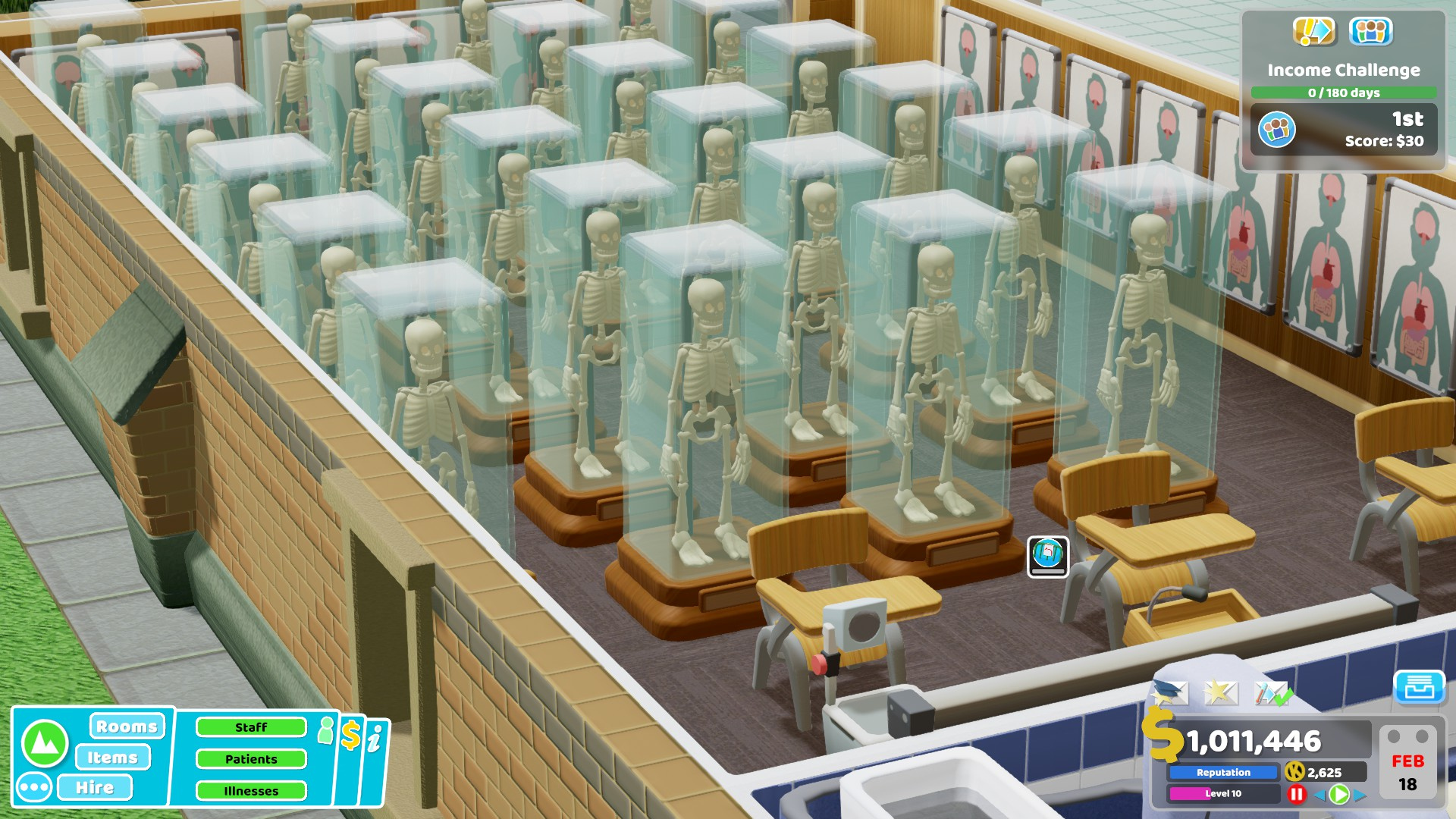The image size is (1456, 819).
Task: Switch to the yellow dollar finance tab
Action: pyautogui.click(x=350, y=736)
